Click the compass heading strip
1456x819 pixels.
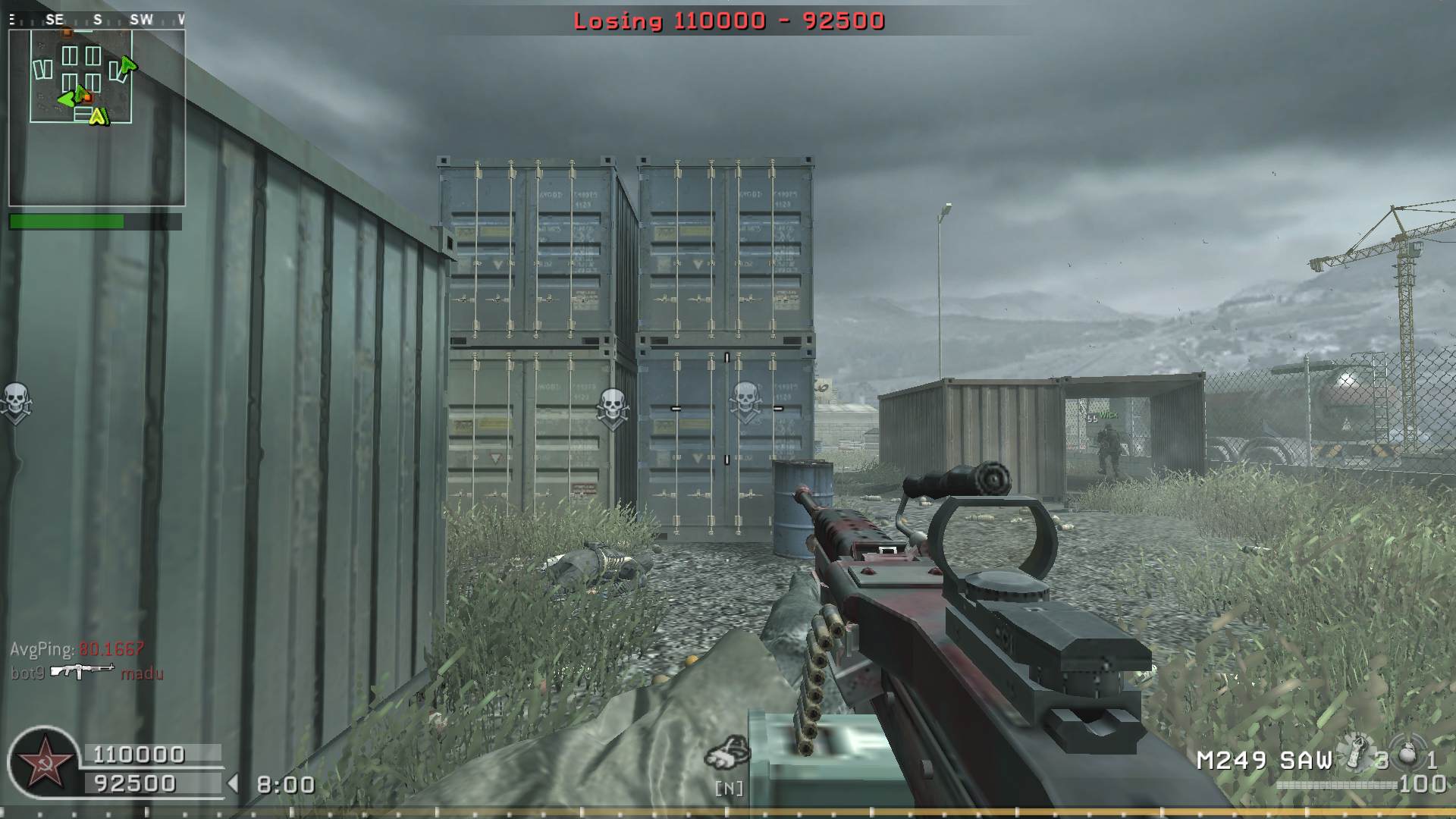point(96,20)
